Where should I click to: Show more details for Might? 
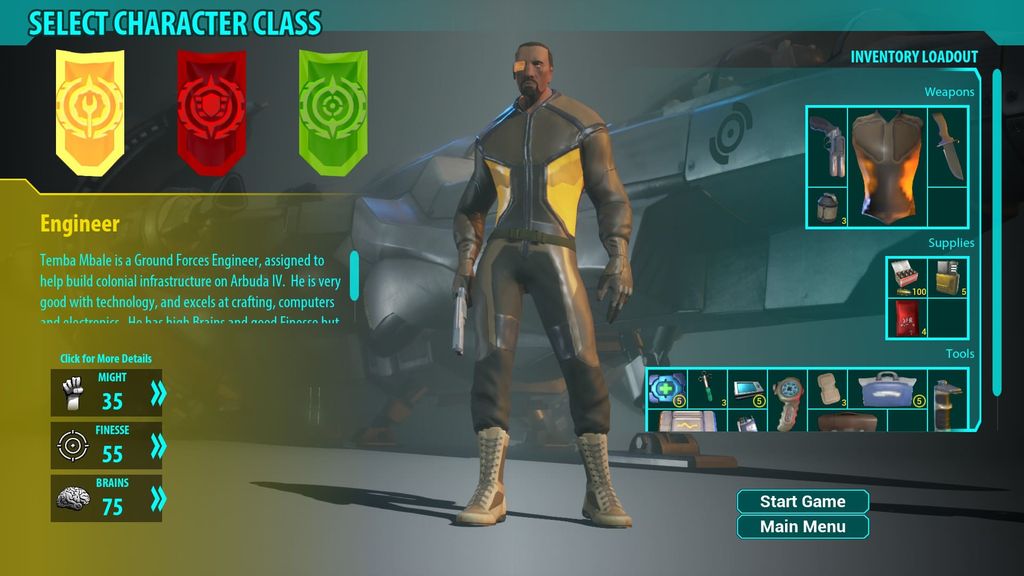click(x=158, y=393)
